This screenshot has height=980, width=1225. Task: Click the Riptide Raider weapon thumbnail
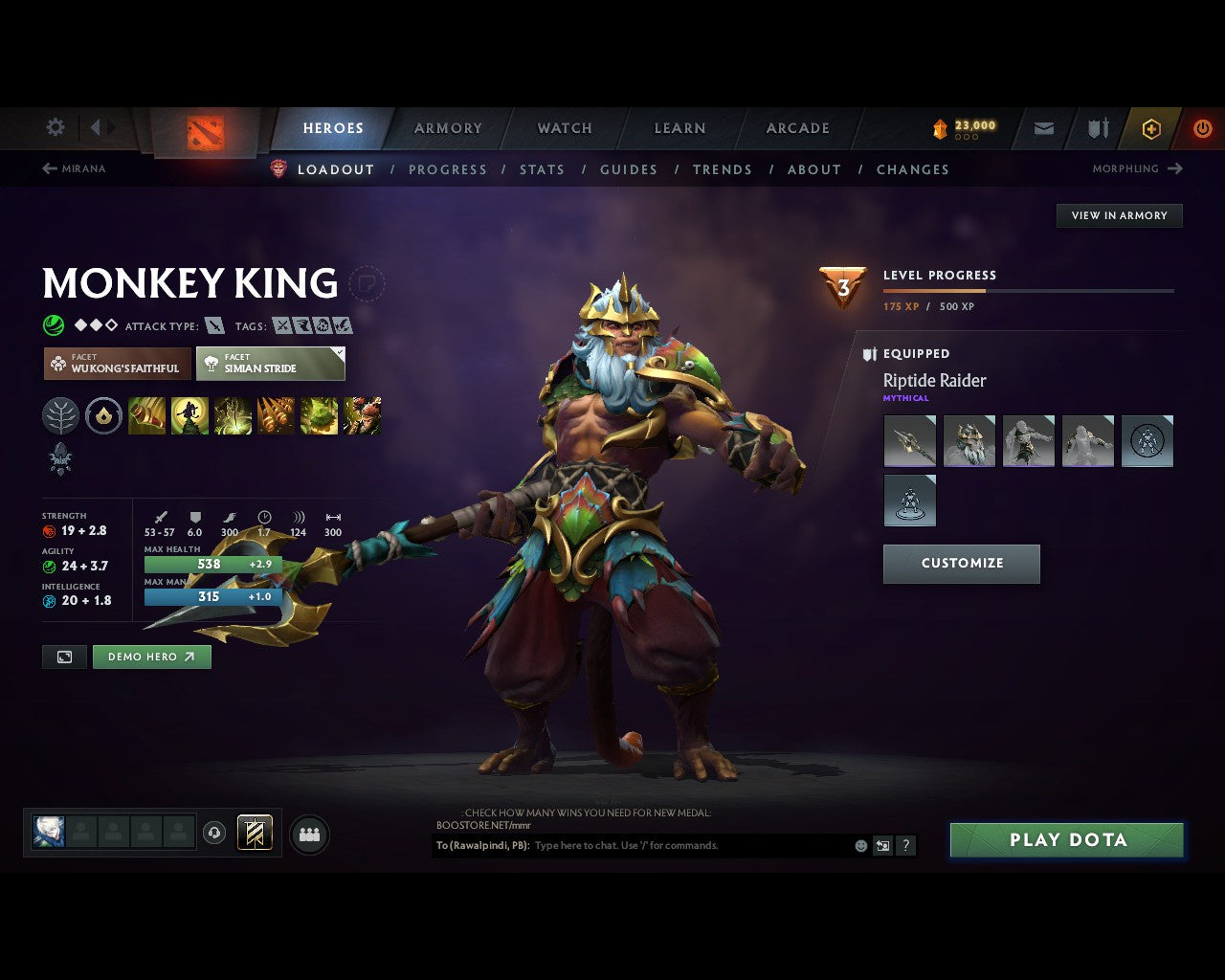tap(909, 441)
